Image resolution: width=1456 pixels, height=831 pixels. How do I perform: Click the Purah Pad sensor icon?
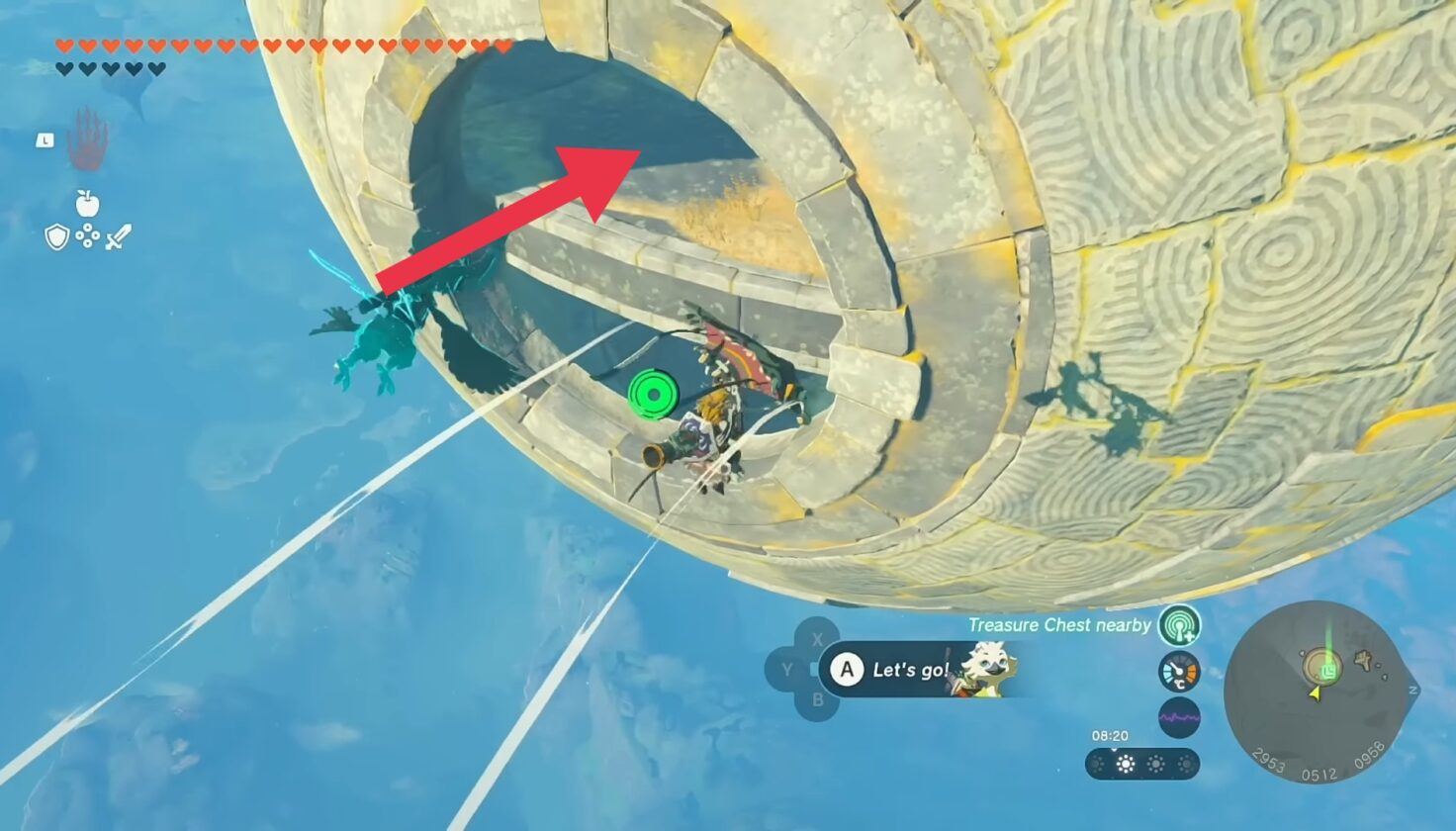1177,625
